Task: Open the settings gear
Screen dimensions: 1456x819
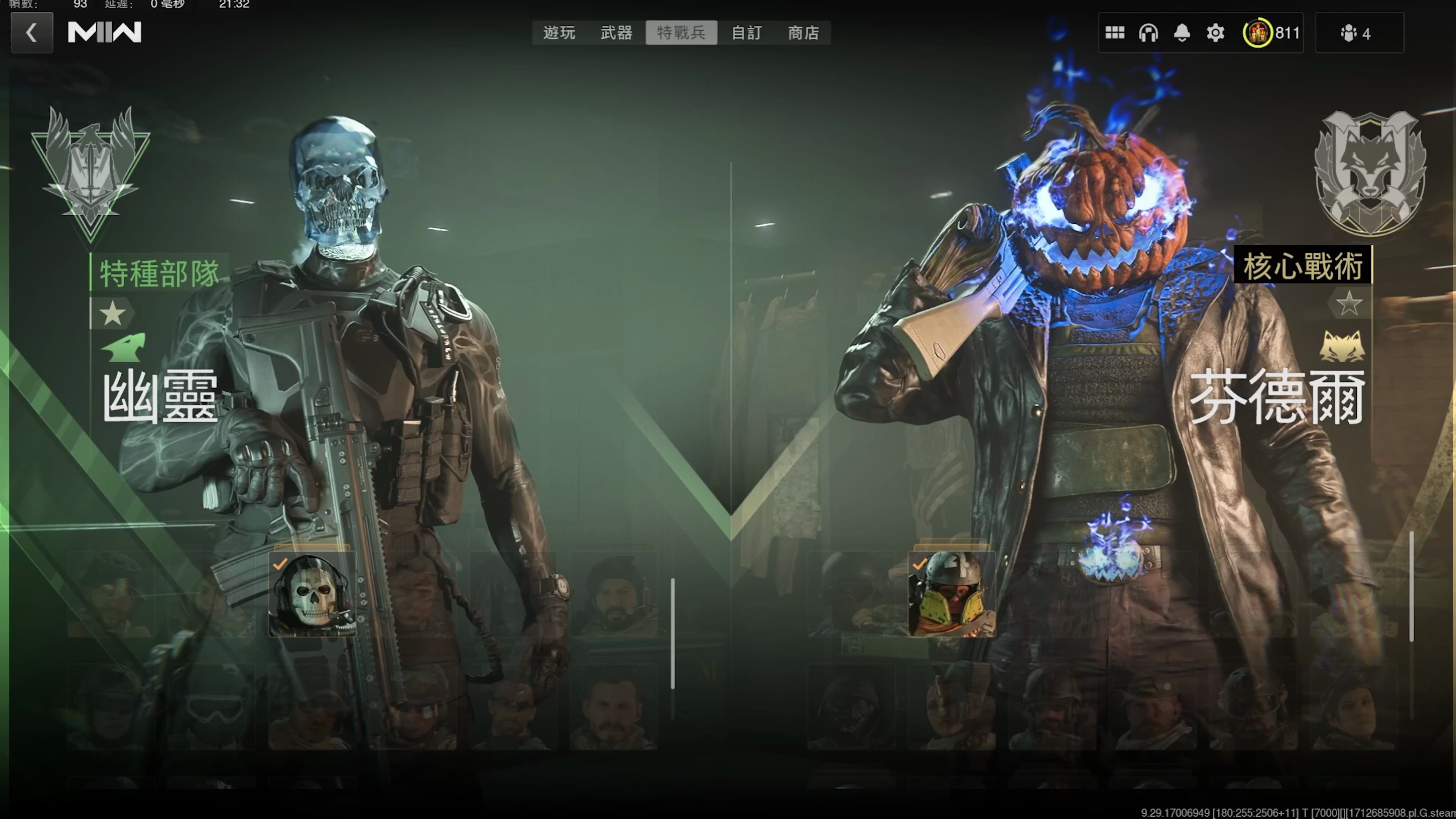Action: point(1215,33)
